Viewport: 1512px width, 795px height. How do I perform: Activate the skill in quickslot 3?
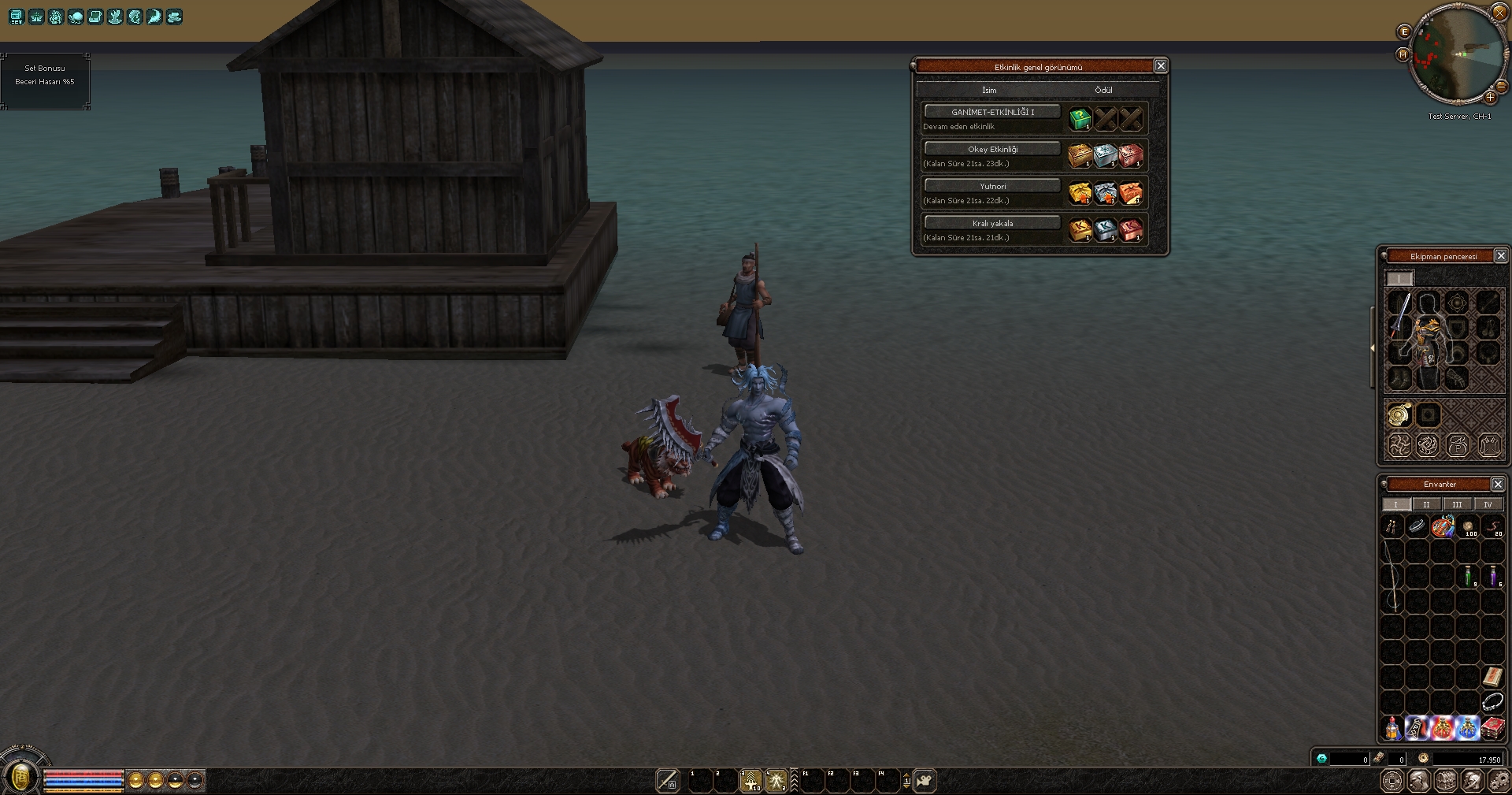750,781
